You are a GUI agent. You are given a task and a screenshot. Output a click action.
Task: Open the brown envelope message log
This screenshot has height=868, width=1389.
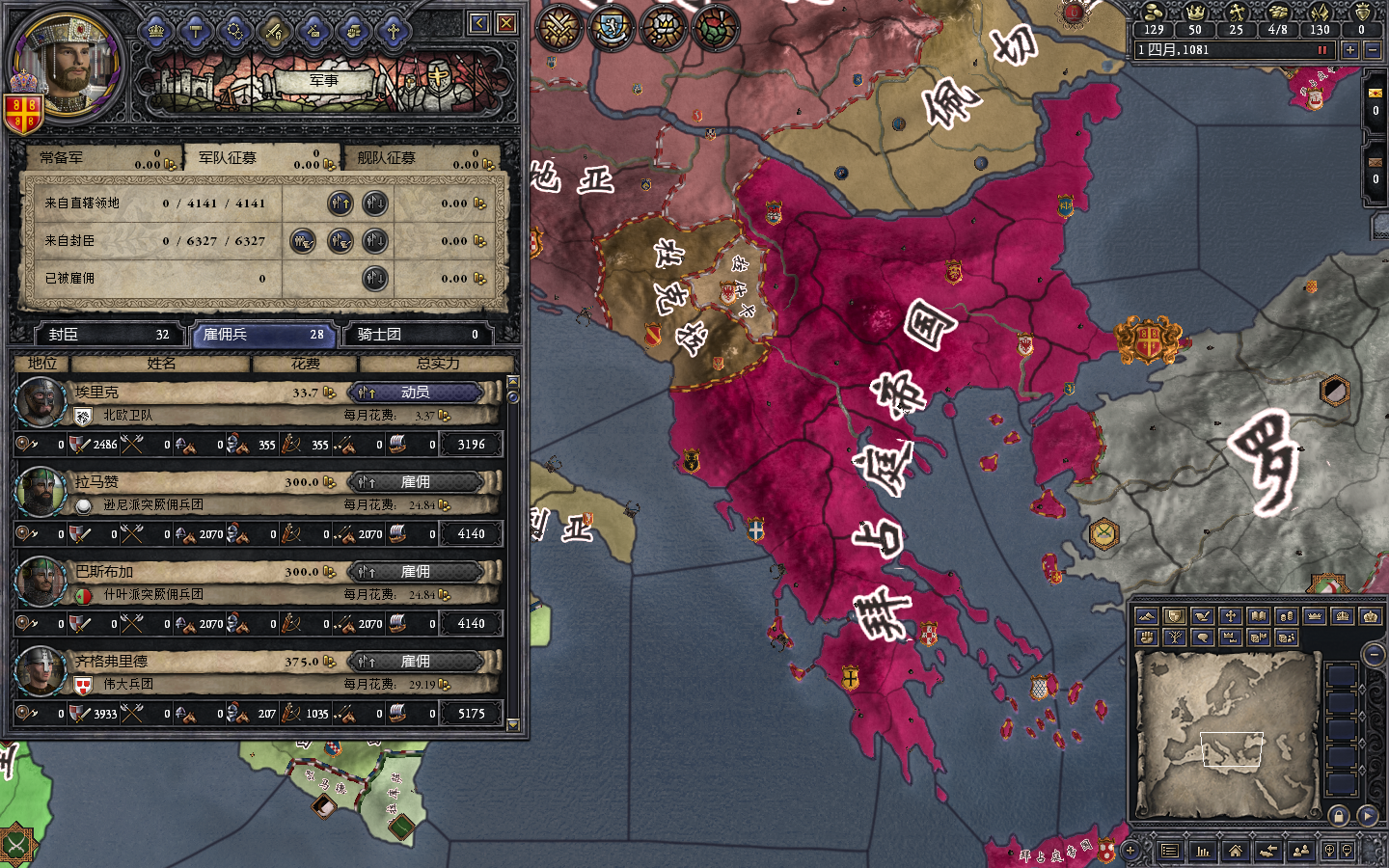1375,162
